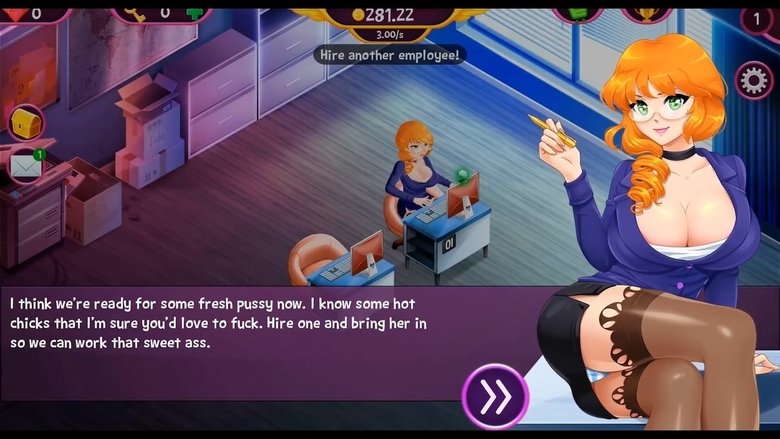Advance the dialogue with the double-arrow button
The image size is (780, 439).
[494, 396]
